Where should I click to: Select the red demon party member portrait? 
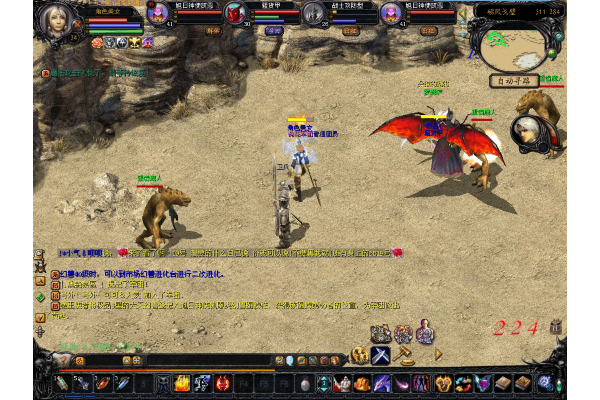(x=235, y=13)
